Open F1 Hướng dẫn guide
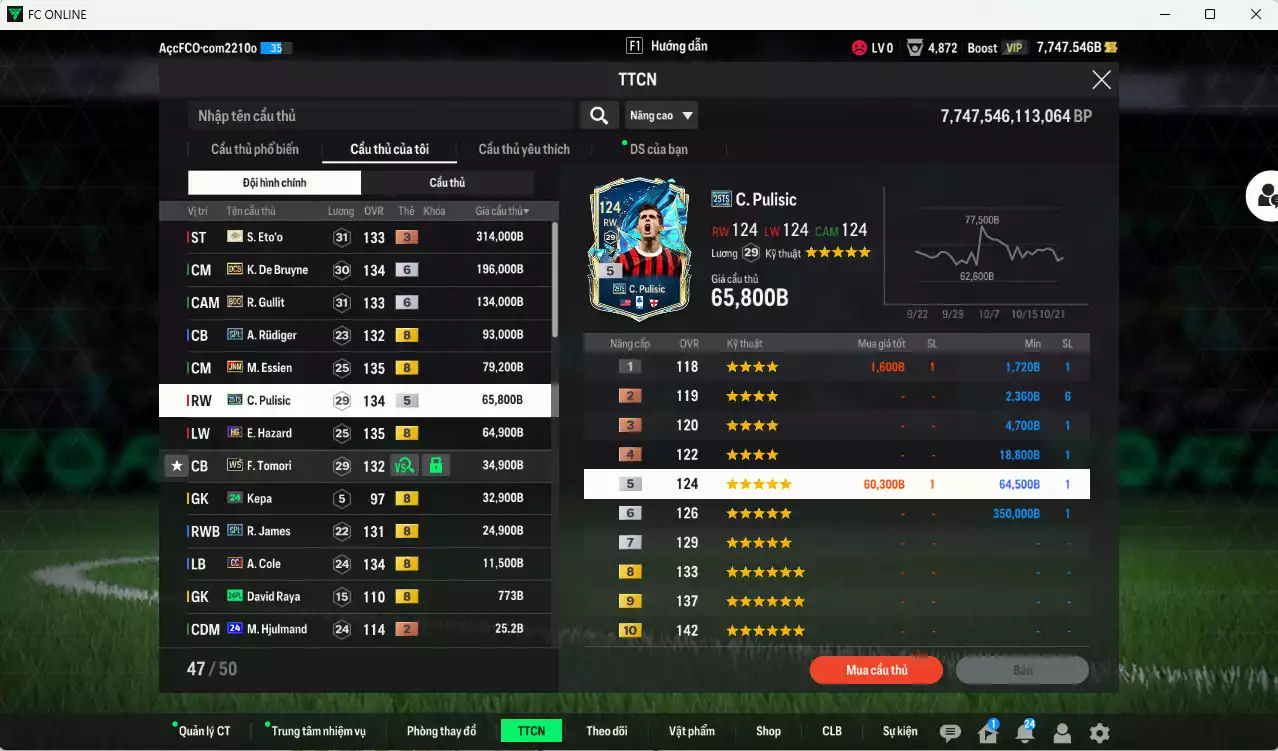The height and width of the screenshot is (751, 1278). pyautogui.click(x=667, y=46)
